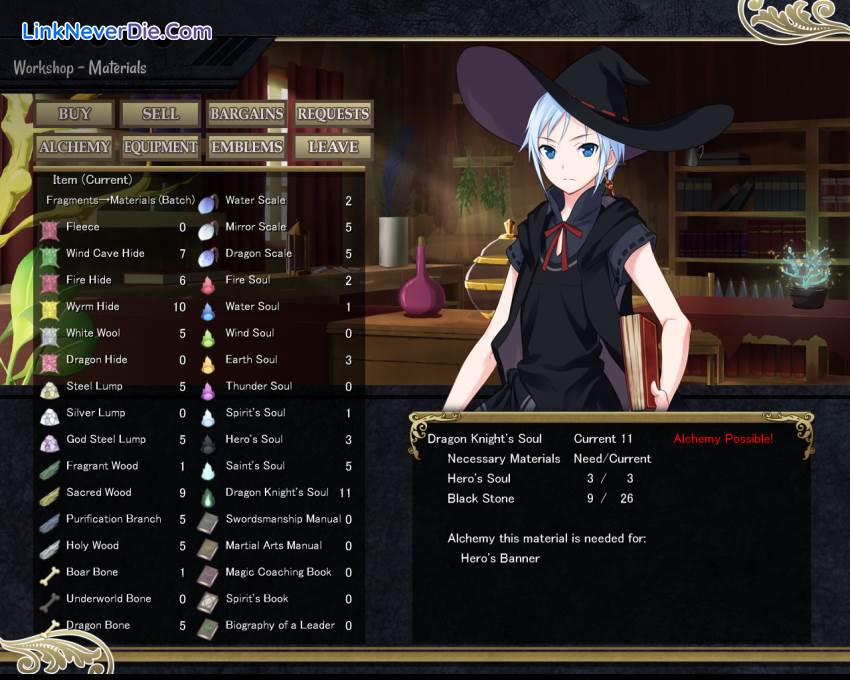850x680 pixels.
Task: View the REQUESTS list
Action: click(333, 114)
